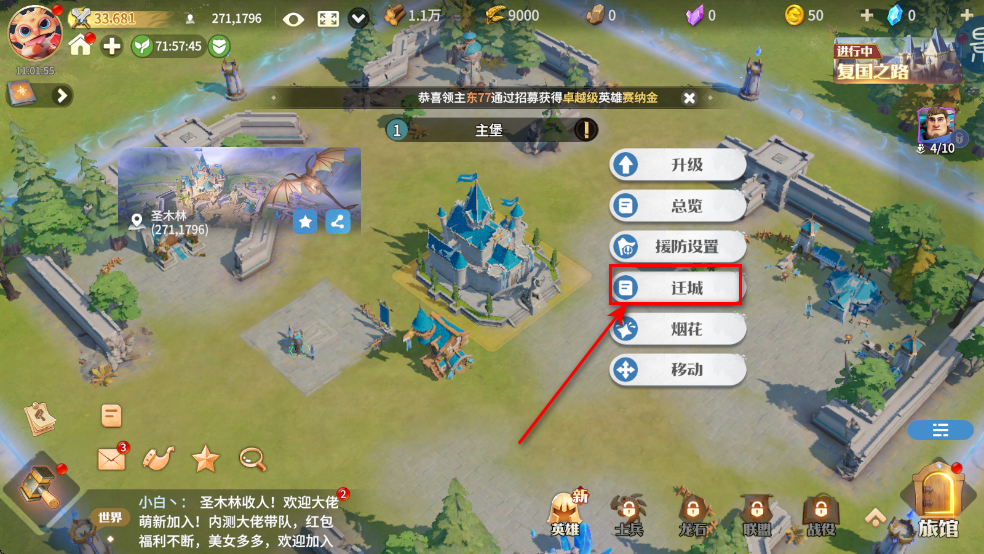984x554 pixels.
Task: Open the star favorites icon
Action: (x=205, y=459)
